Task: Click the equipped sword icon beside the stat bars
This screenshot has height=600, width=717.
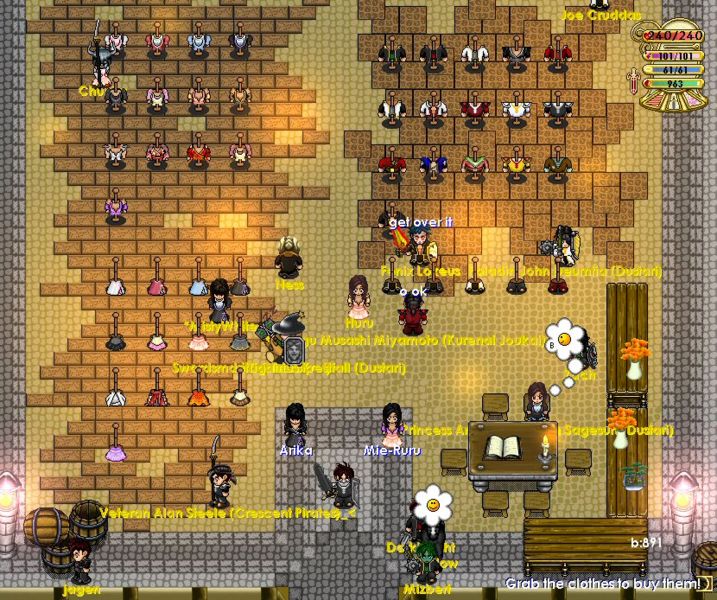Action: click(x=633, y=84)
